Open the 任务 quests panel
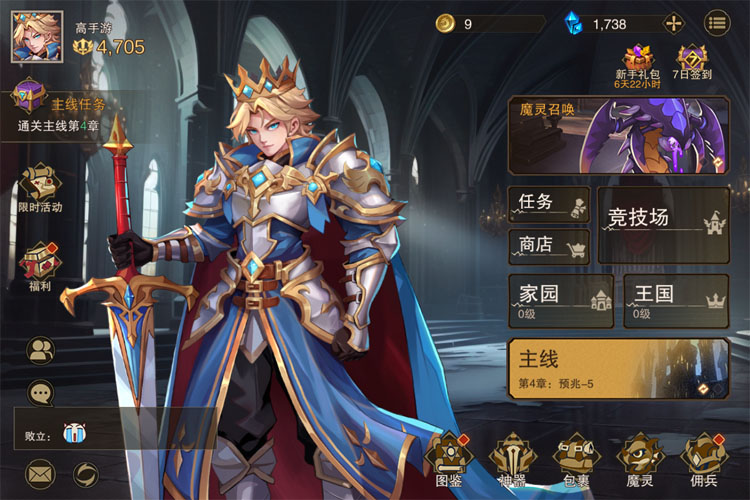Screen dimensions: 750x500 click(x=549, y=203)
